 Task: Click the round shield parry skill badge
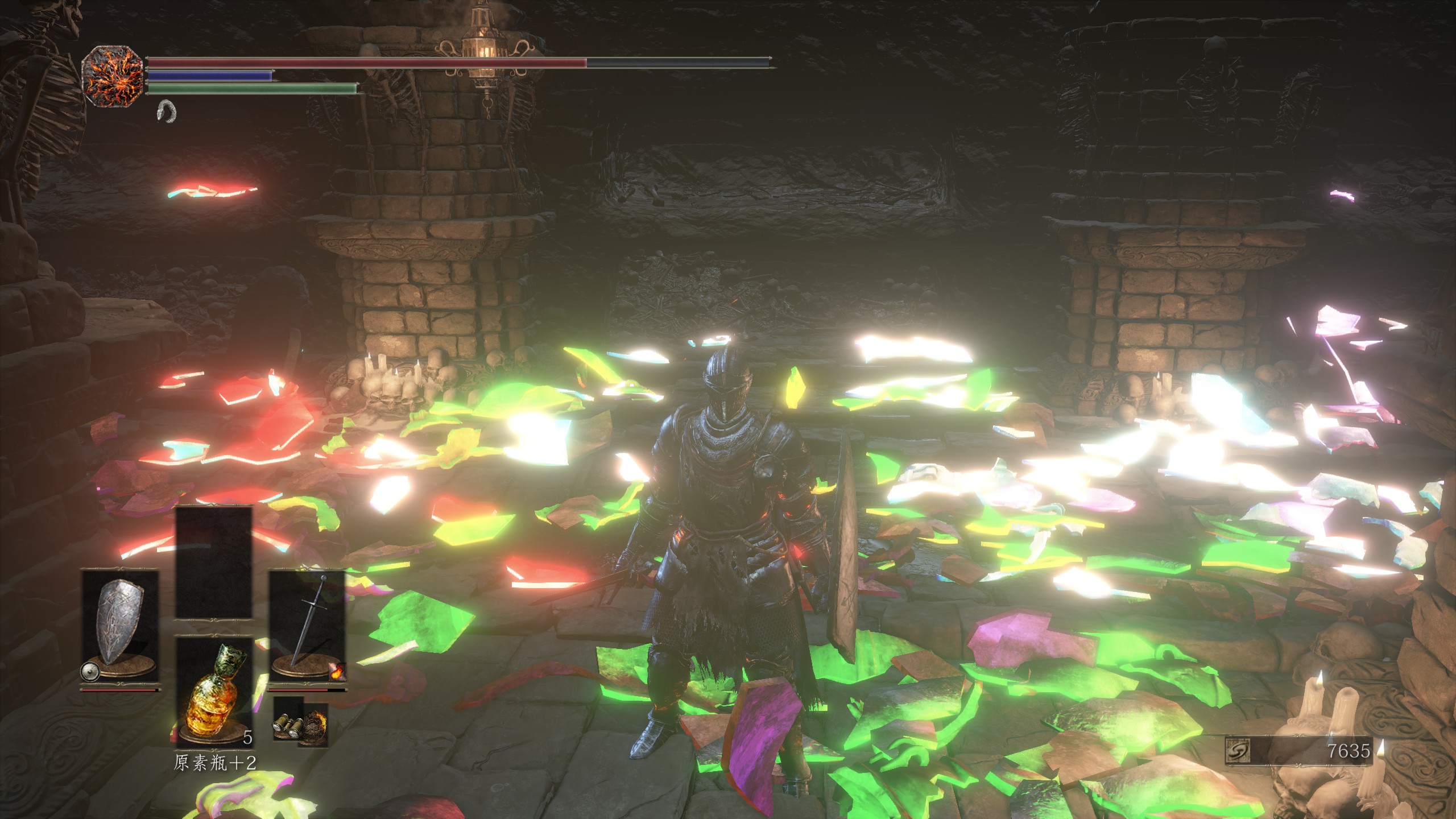pyautogui.click(x=90, y=672)
